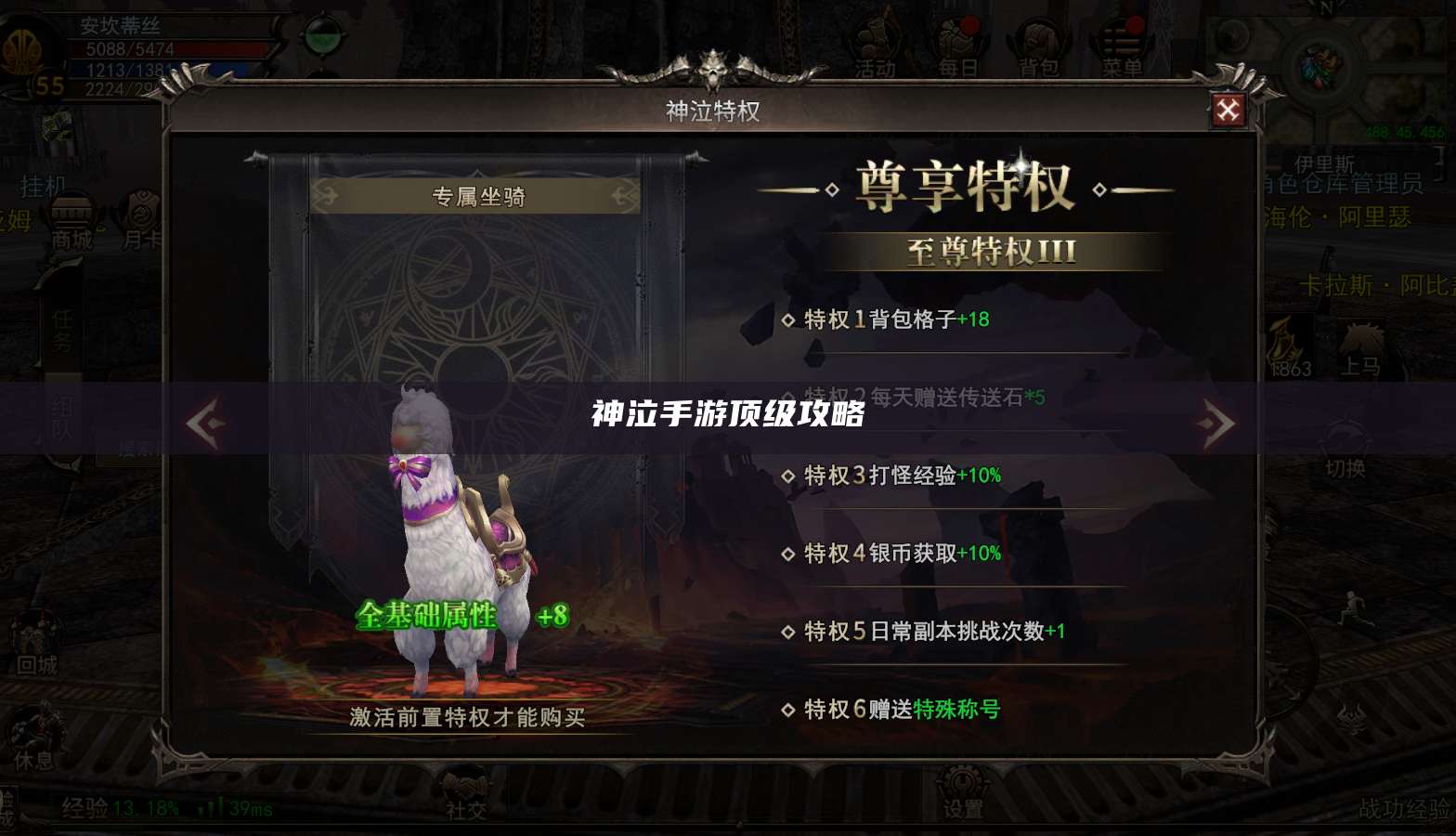
Task: Click the 激活前置特权才能购买 purchase text
Action: pyautogui.click(x=466, y=716)
